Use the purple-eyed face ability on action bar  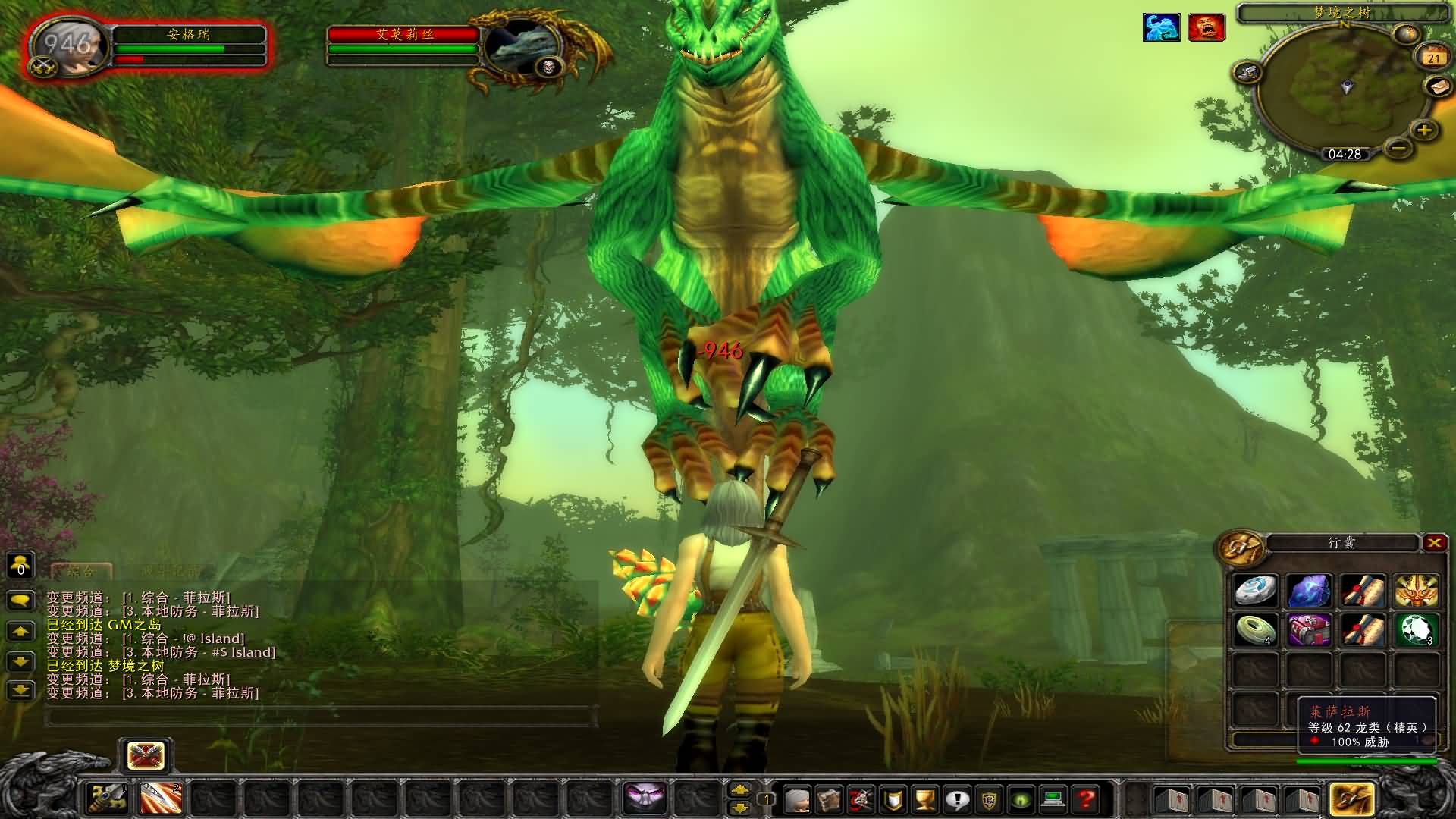tap(644, 798)
